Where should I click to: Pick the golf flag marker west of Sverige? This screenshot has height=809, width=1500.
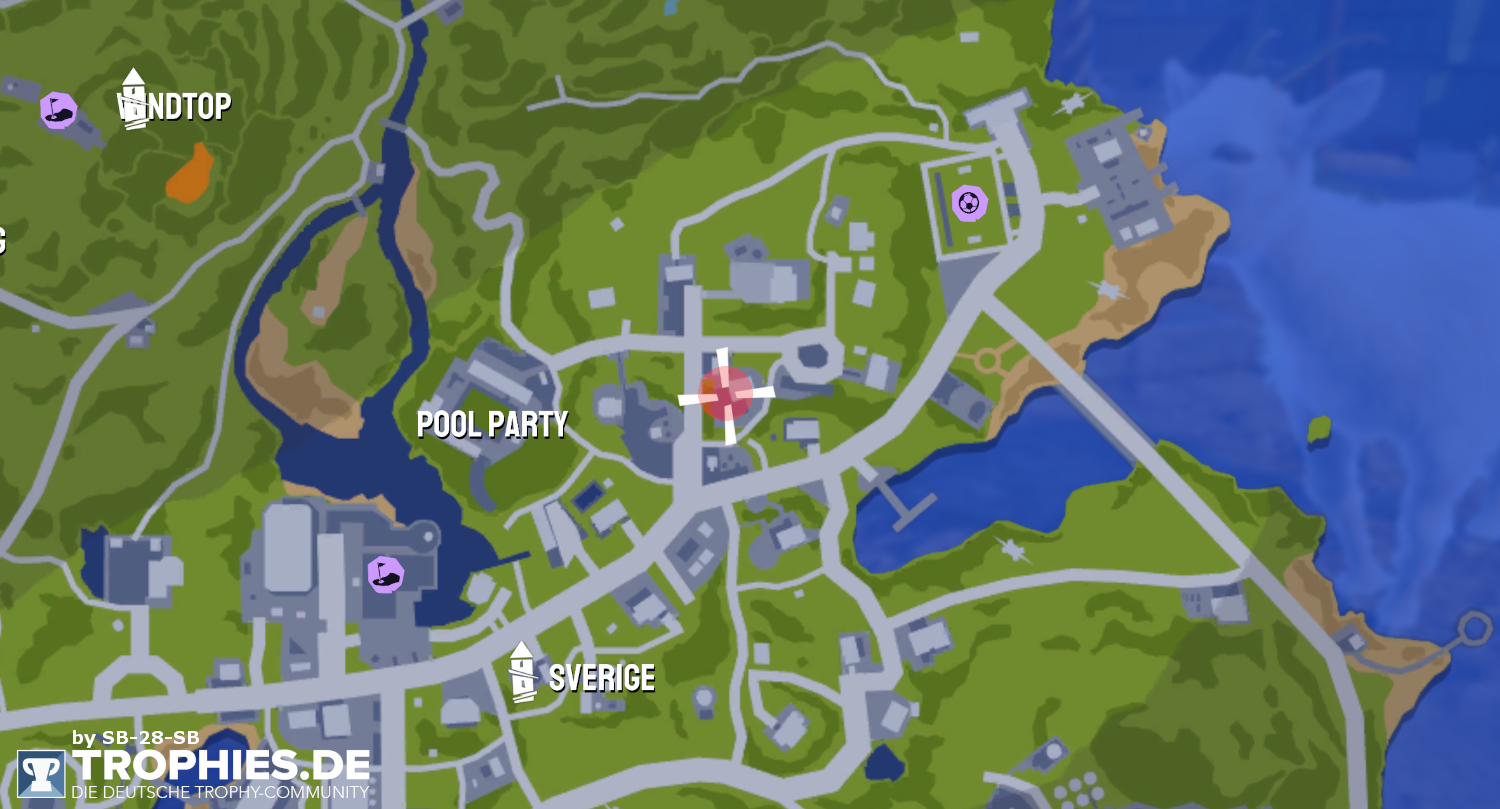coord(385,574)
